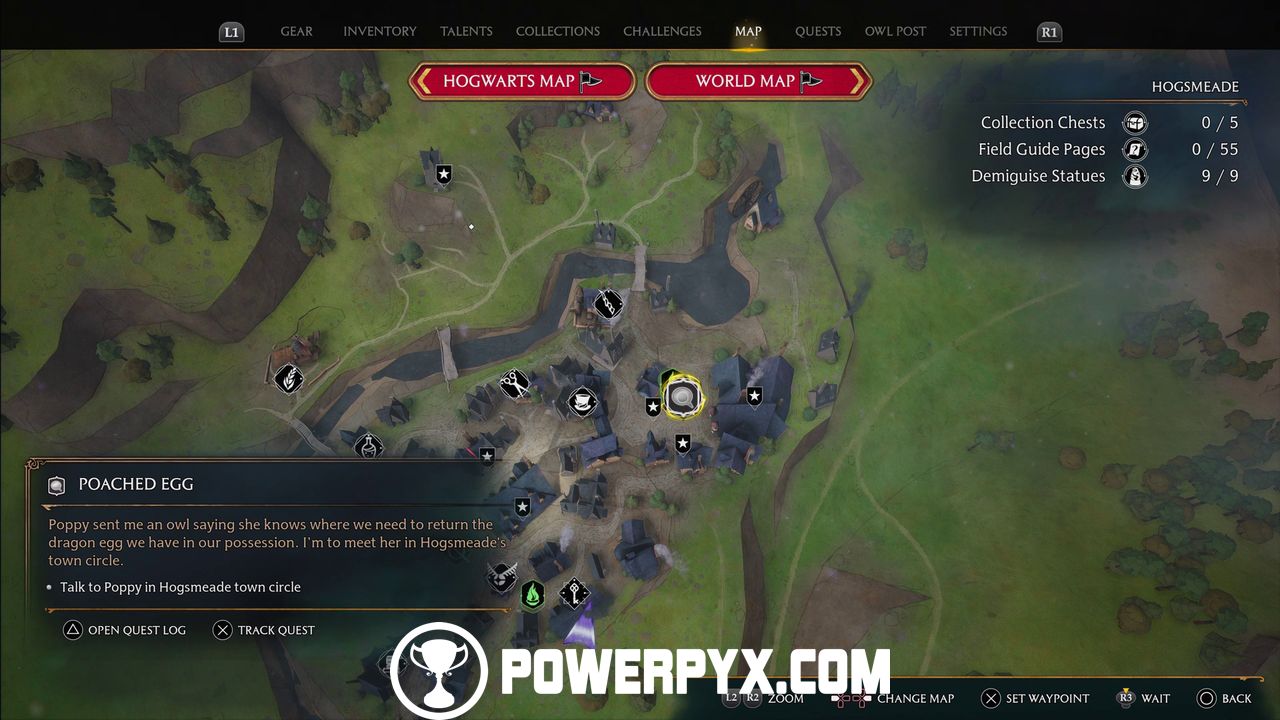Viewport: 1280px width, 720px height.
Task: Click the Demiguise Statues icon in the tracker
Action: coord(1135,176)
